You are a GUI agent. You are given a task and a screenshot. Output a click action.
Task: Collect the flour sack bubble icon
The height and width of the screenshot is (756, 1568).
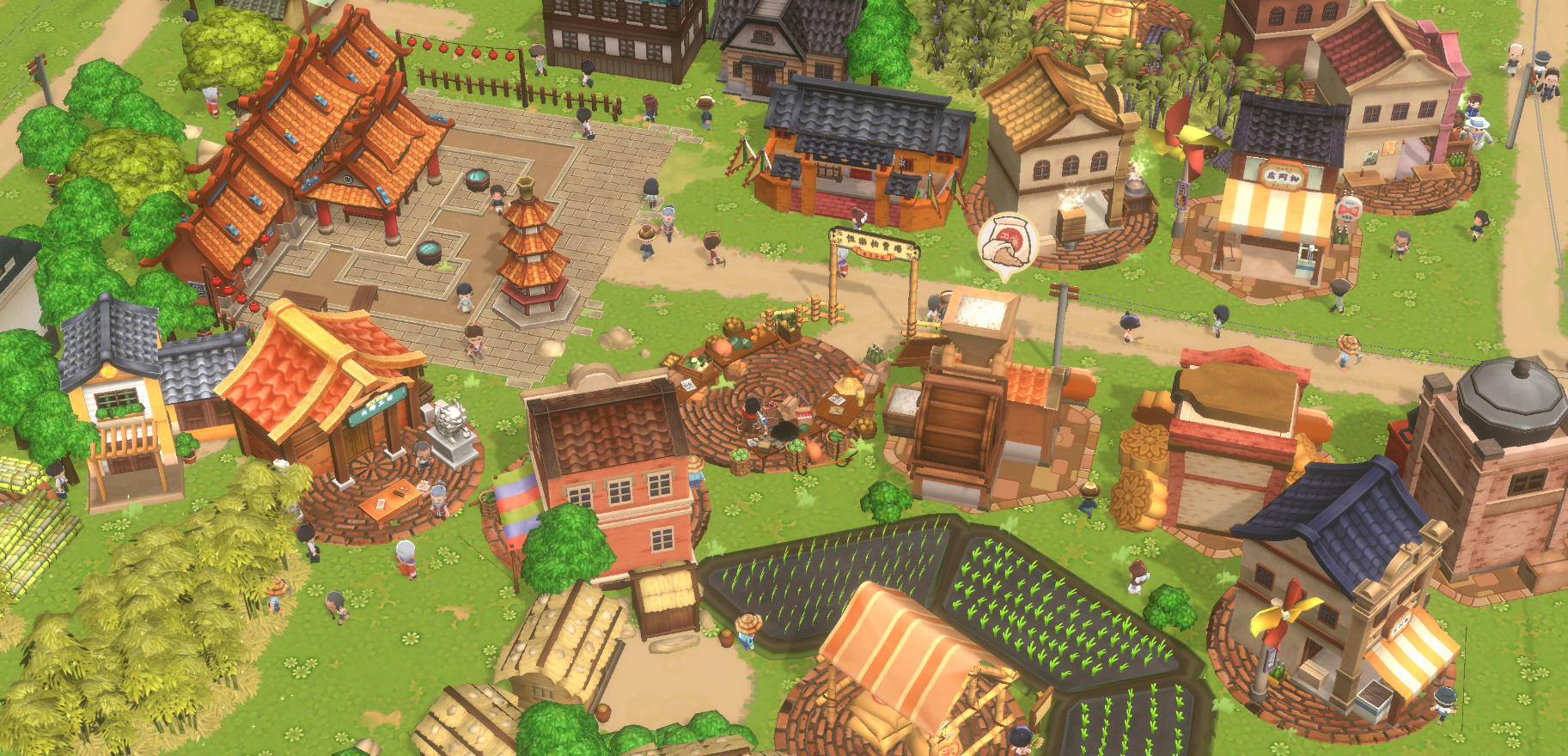click(x=1006, y=241)
